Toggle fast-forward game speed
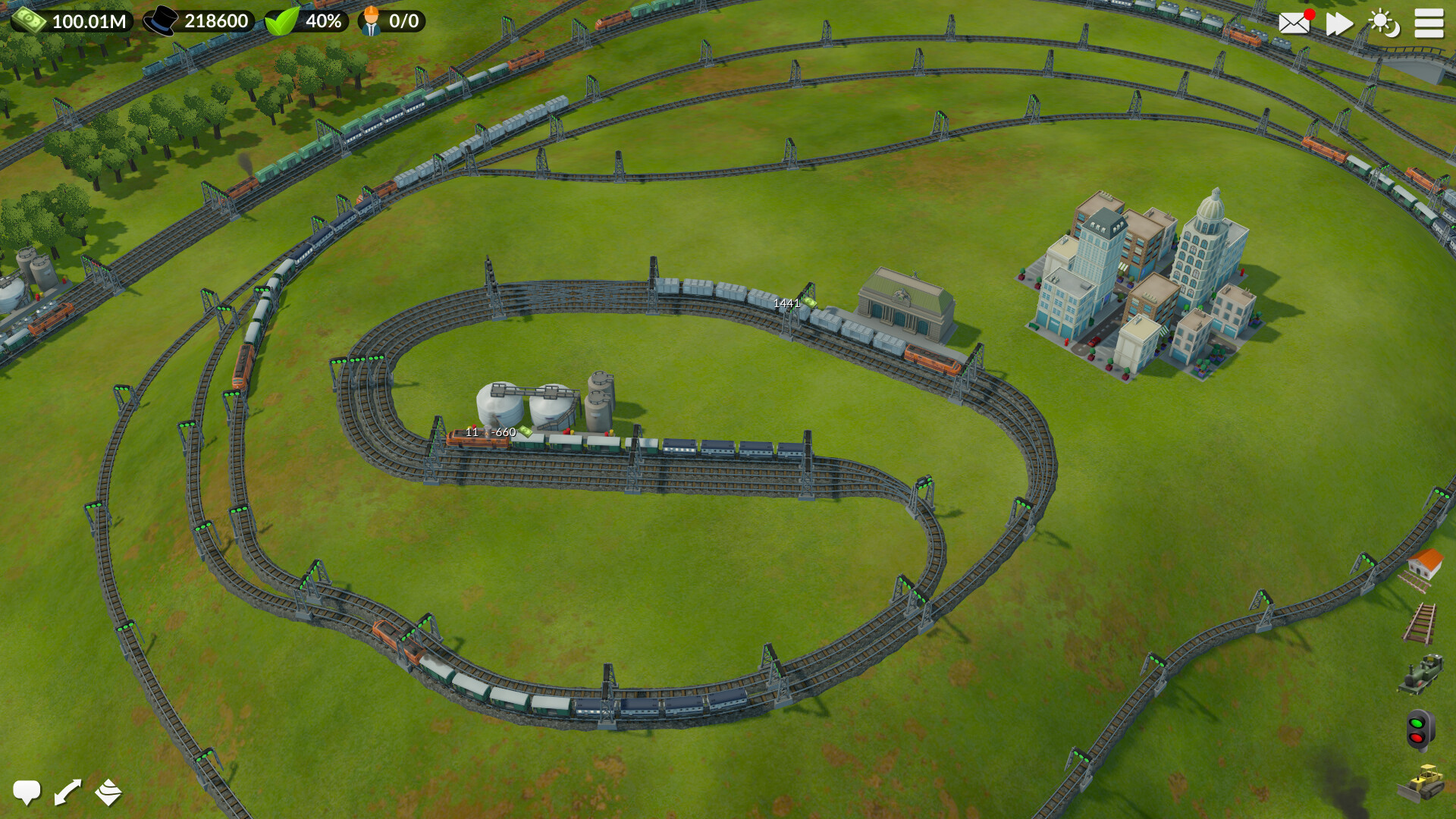1456x819 pixels. click(1339, 24)
